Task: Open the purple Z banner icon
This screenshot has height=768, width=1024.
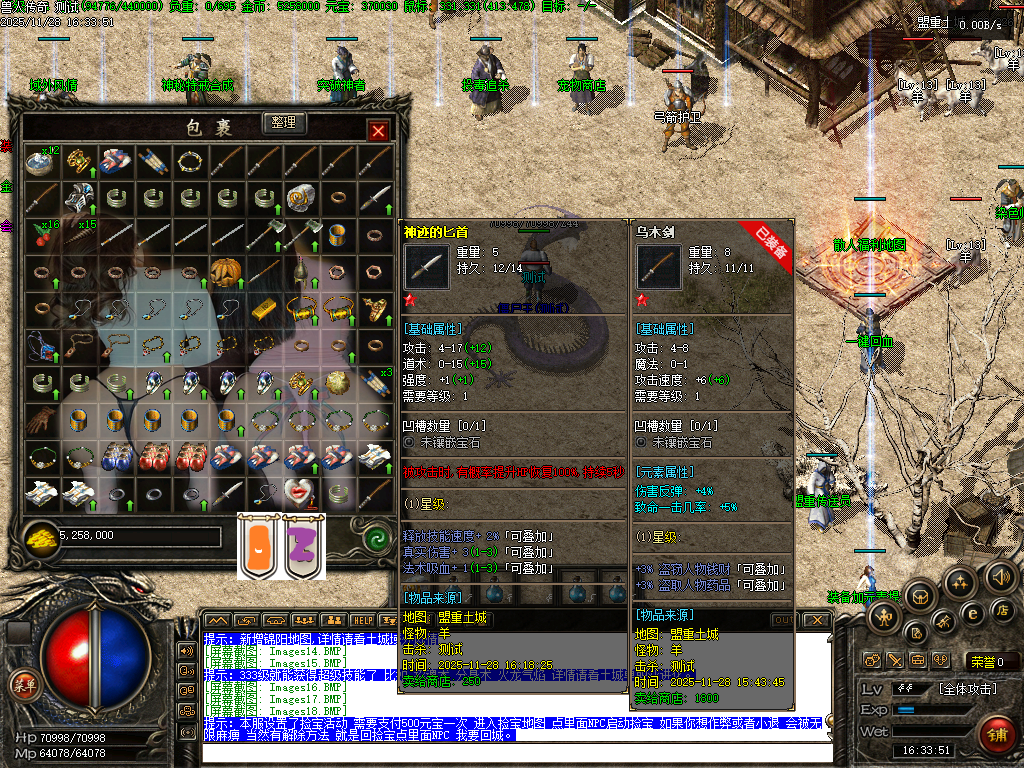Action: 304,546
